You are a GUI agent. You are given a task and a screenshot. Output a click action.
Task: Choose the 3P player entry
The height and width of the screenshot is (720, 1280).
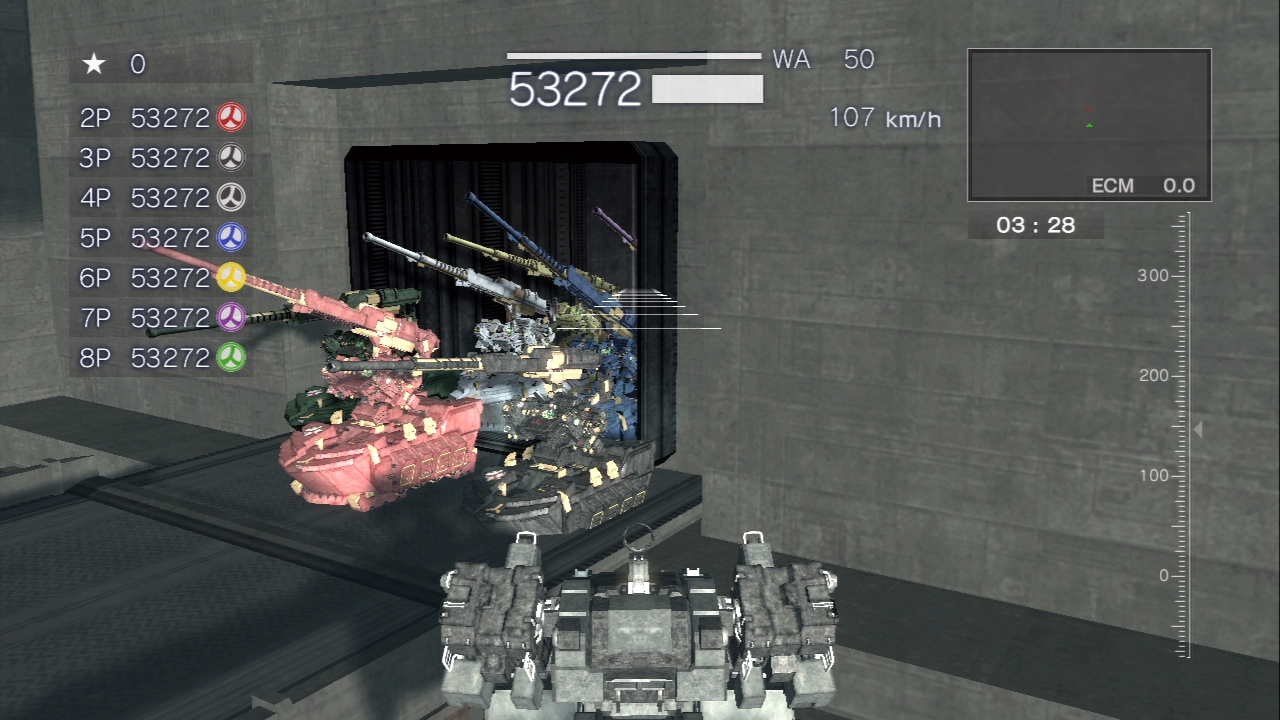click(x=160, y=158)
